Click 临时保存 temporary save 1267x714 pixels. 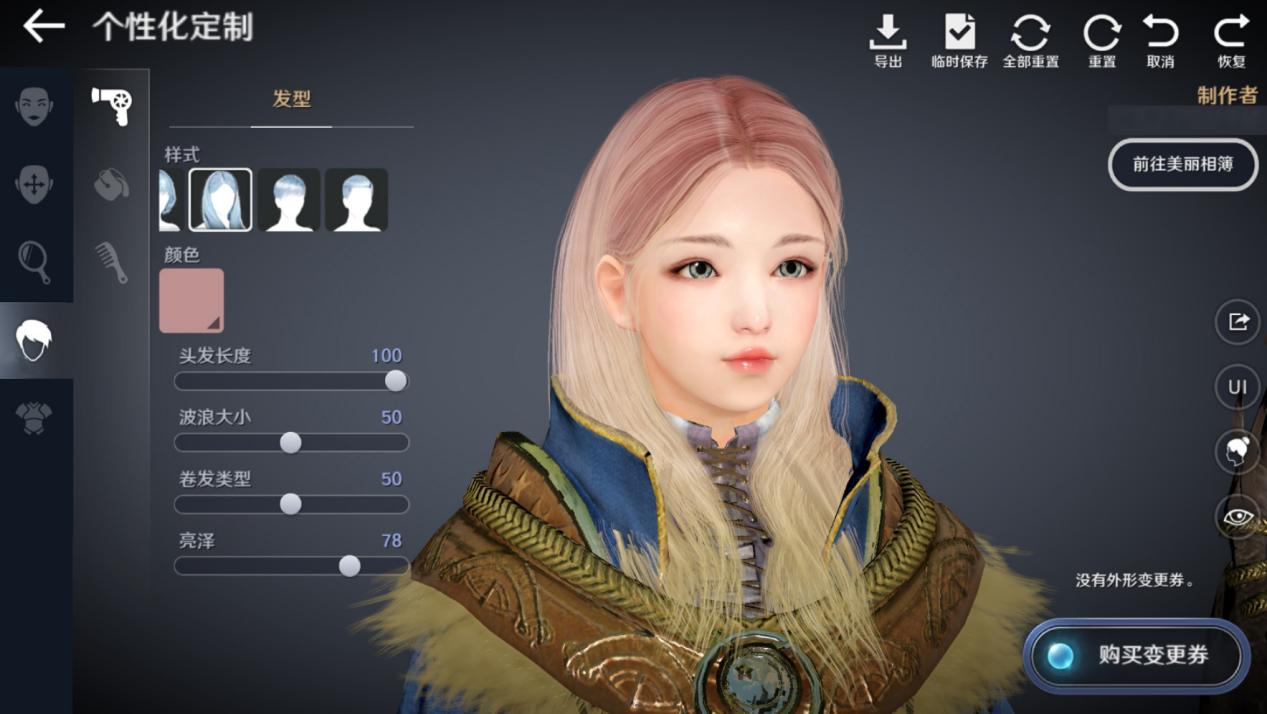(x=959, y=40)
